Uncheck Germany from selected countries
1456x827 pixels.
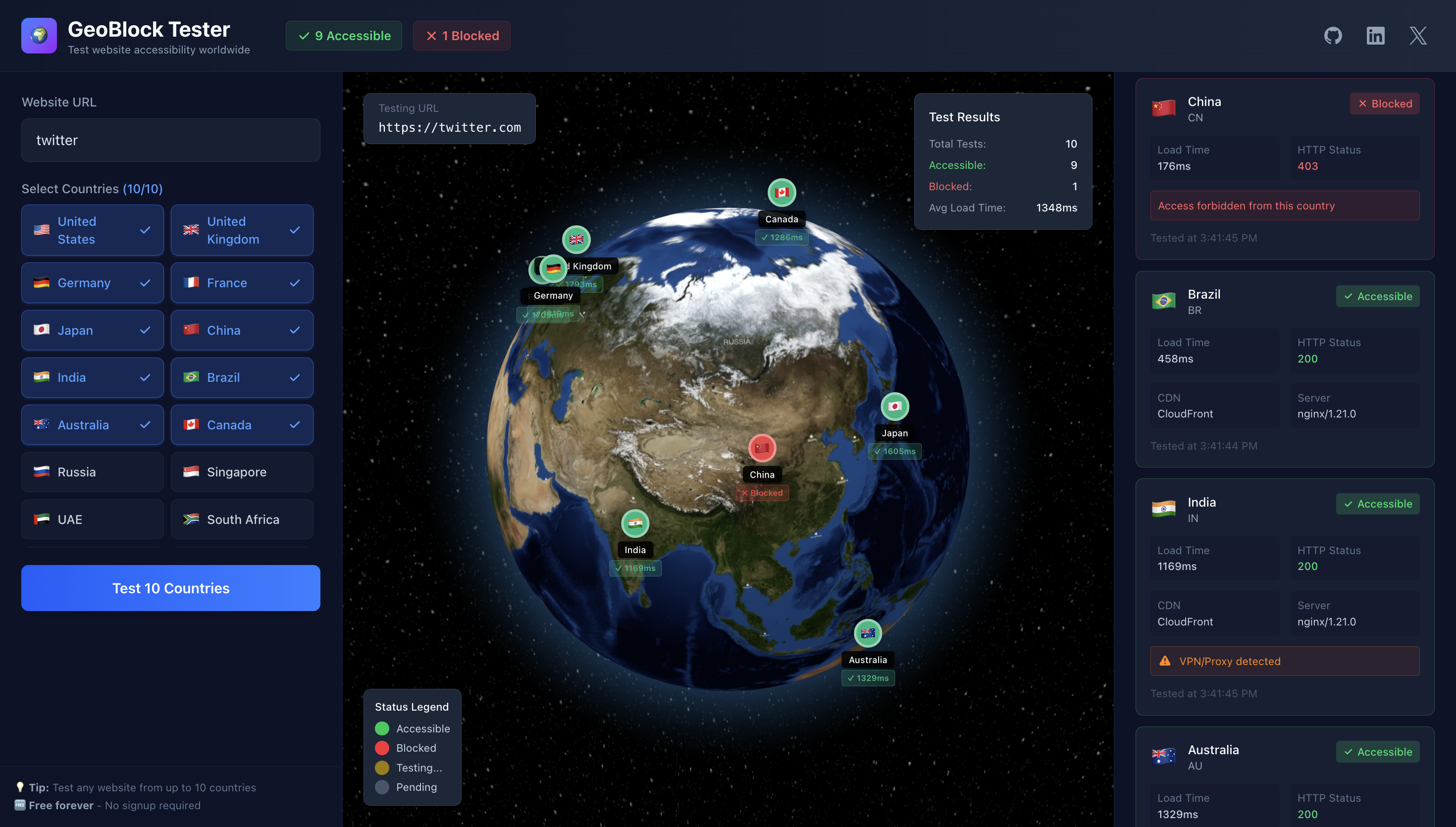tap(92, 282)
